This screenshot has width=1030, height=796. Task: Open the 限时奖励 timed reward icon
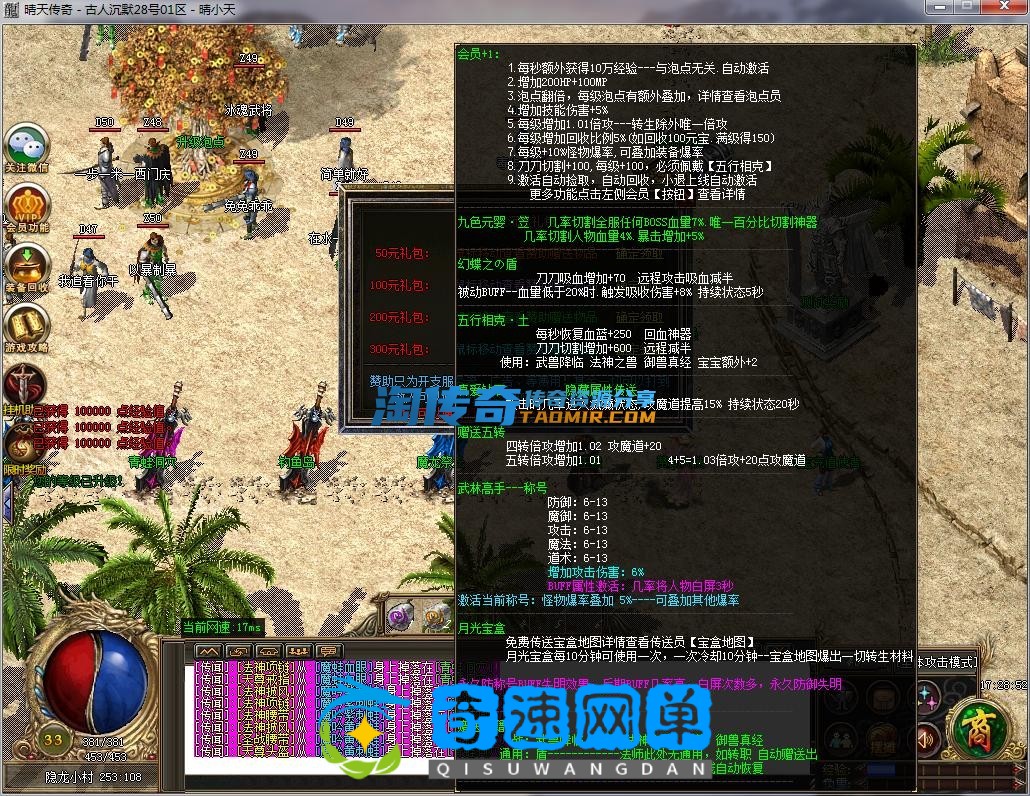21,445
